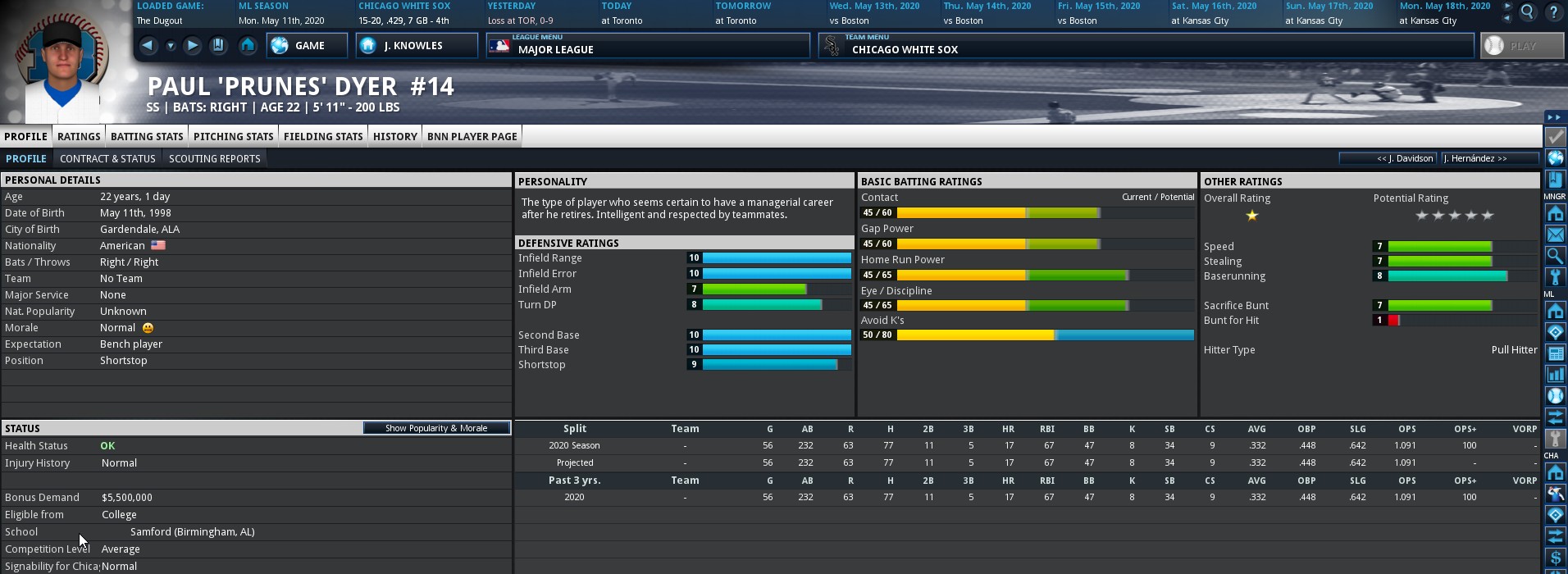The image size is (1568, 574).
Task: Open the help question mark icon
Action: coord(1553,12)
